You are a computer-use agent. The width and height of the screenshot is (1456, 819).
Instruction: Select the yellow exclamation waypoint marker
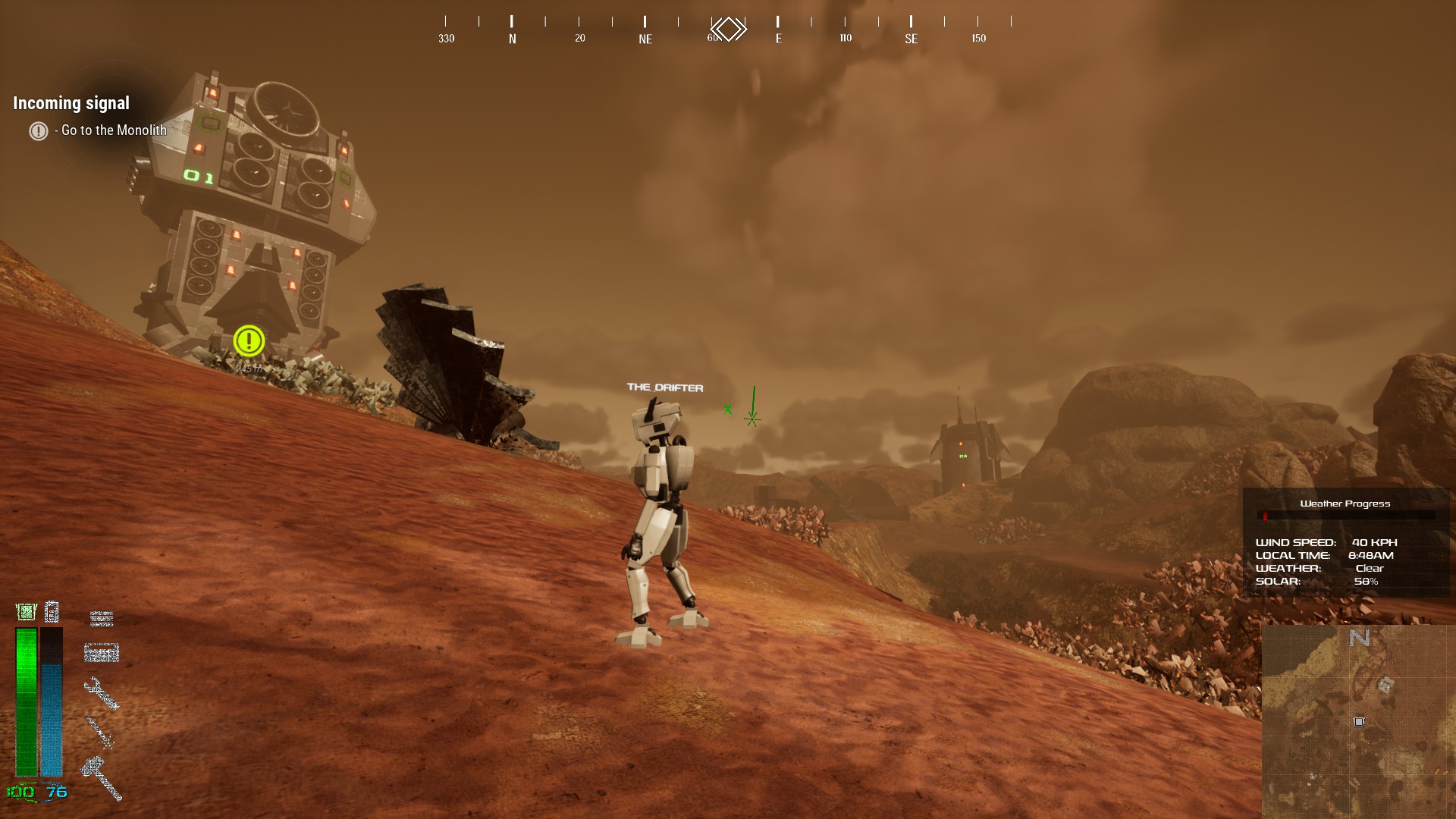click(x=249, y=341)
